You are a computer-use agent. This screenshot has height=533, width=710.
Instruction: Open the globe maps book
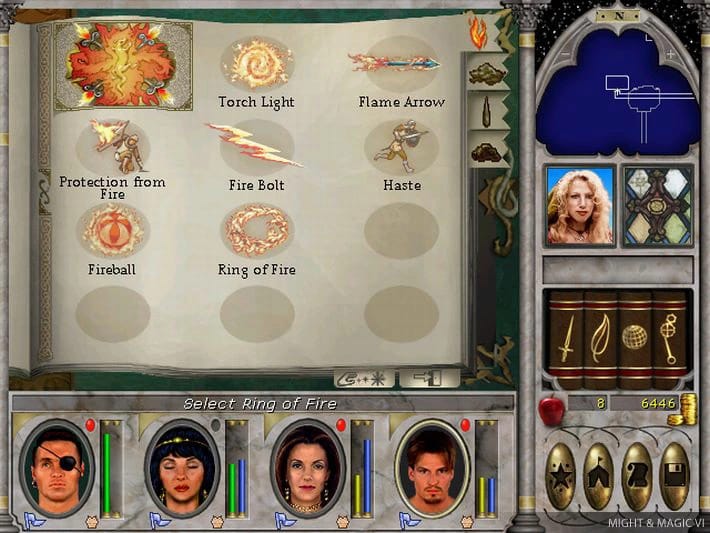click(x=635, y=339)
